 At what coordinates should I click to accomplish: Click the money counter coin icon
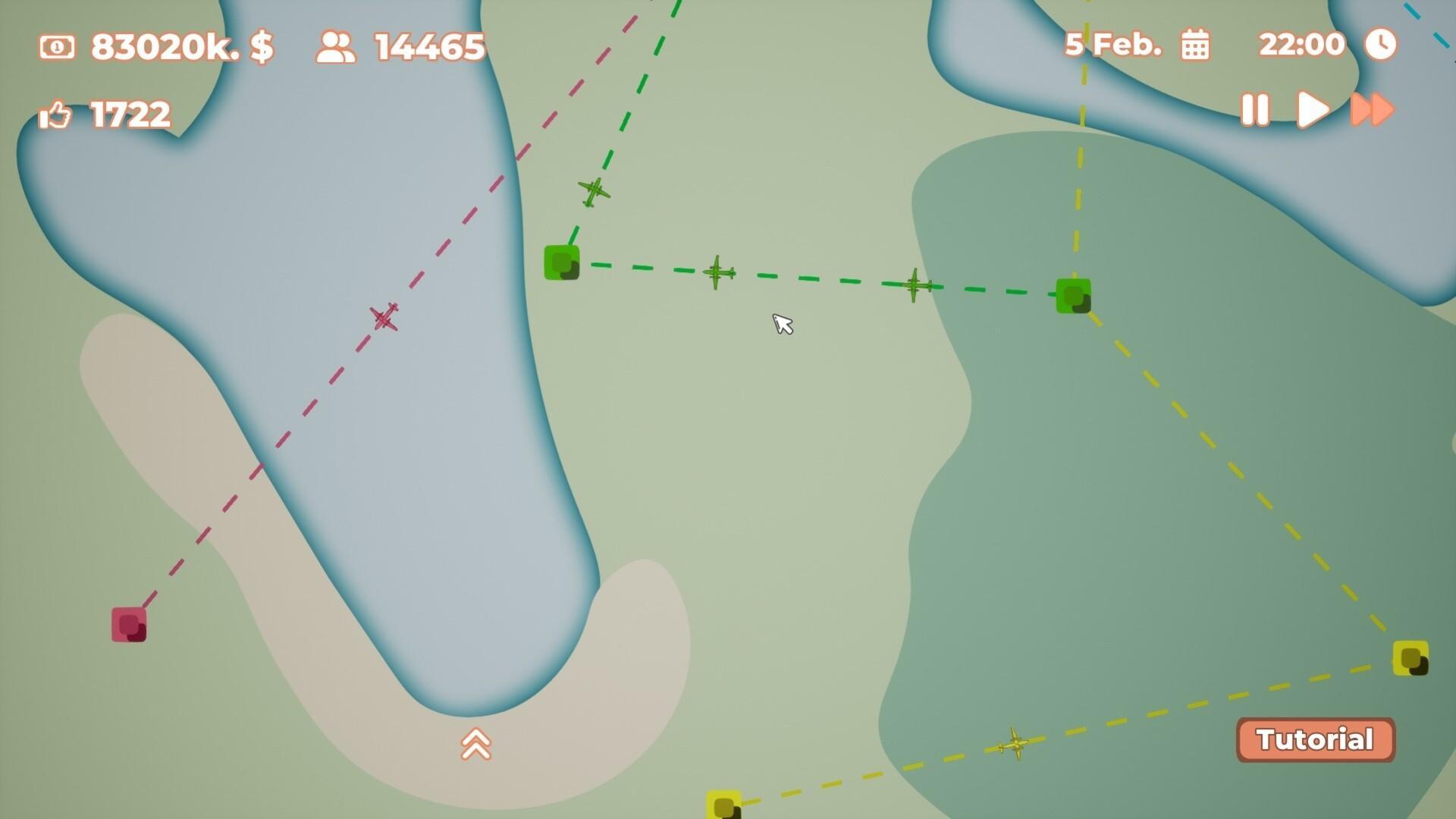[57, 47]
